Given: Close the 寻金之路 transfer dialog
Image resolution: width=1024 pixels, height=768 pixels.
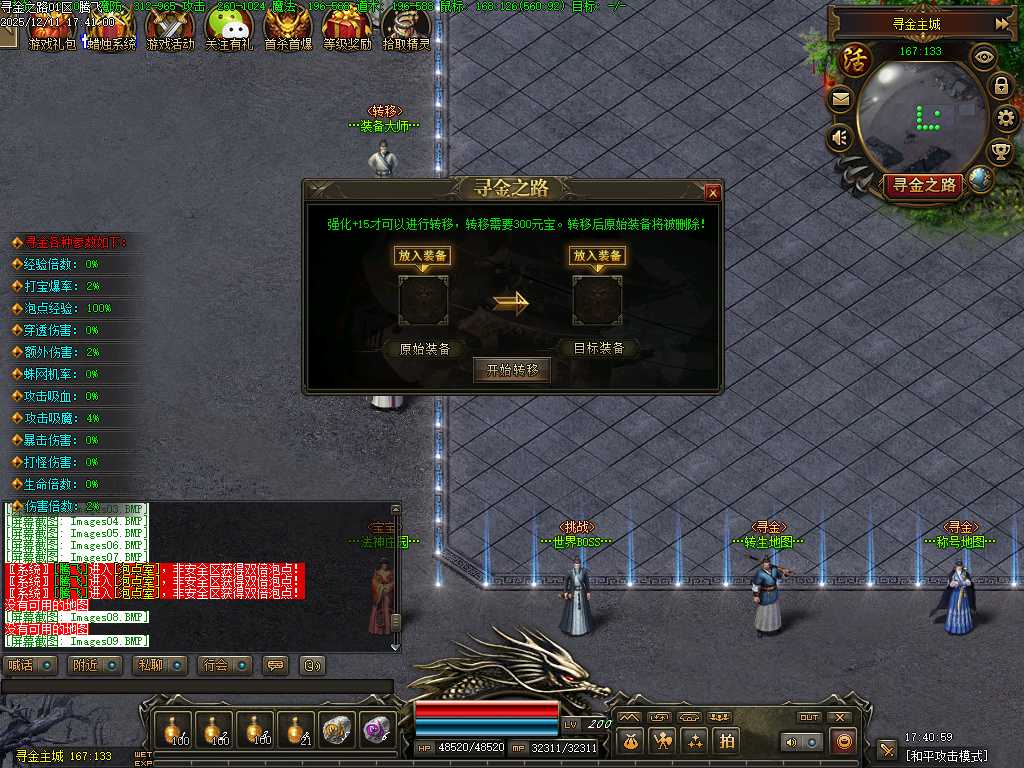Looking at the screenshot, I should (712, 192).
